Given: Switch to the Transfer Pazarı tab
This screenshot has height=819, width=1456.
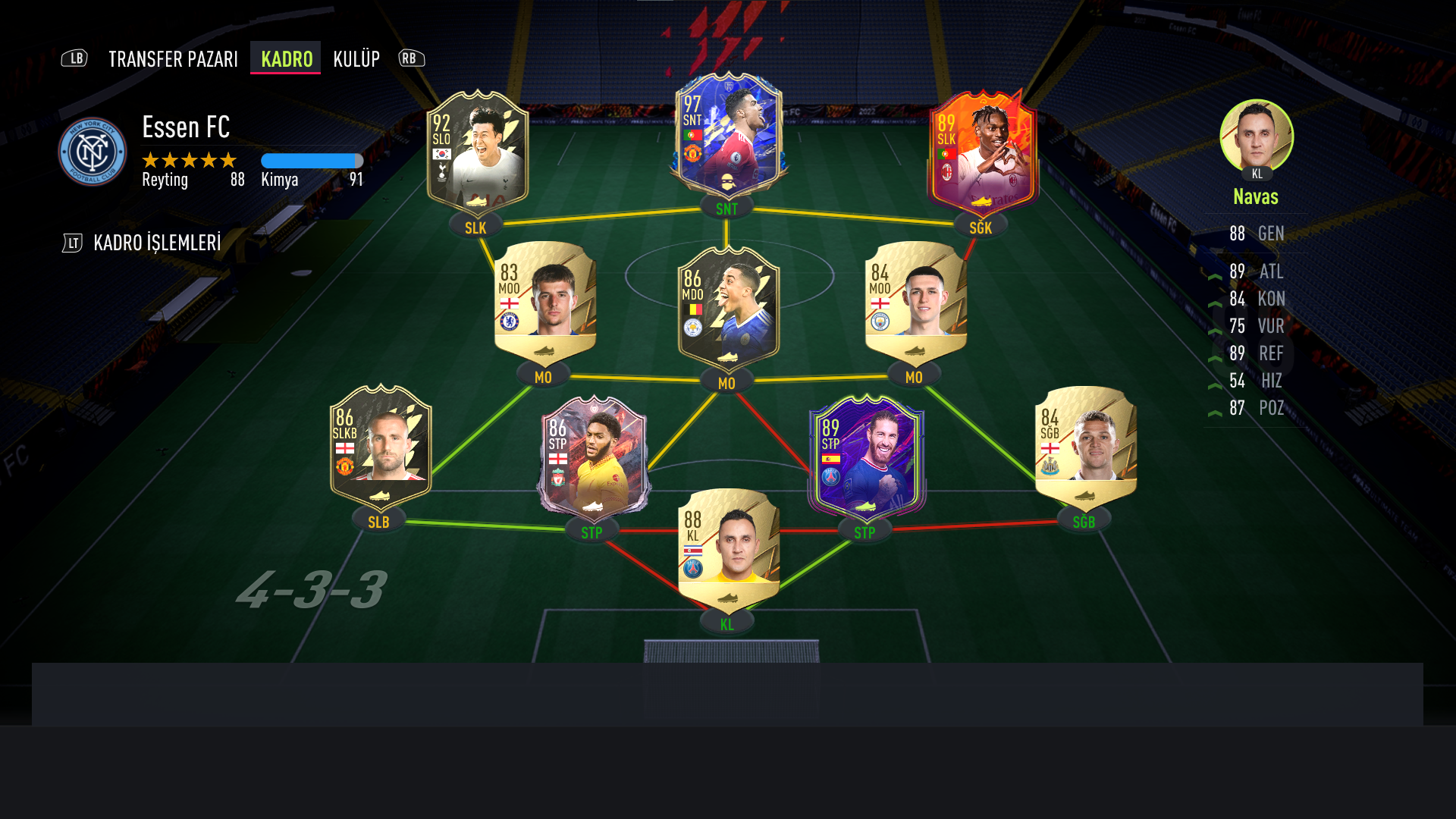Looking at the screenshot, I should click(x=173, y=59).
